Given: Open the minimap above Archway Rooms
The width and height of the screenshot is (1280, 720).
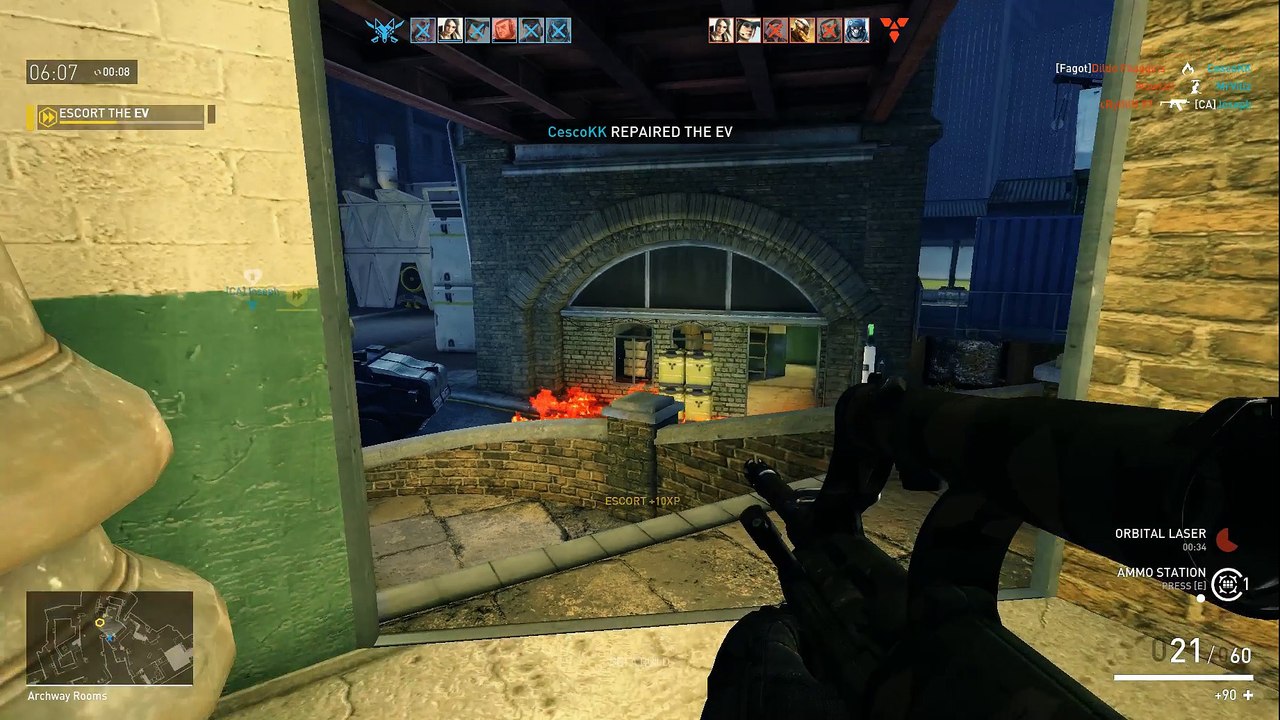Looking at the screenshot, I should tap(109, 637).
